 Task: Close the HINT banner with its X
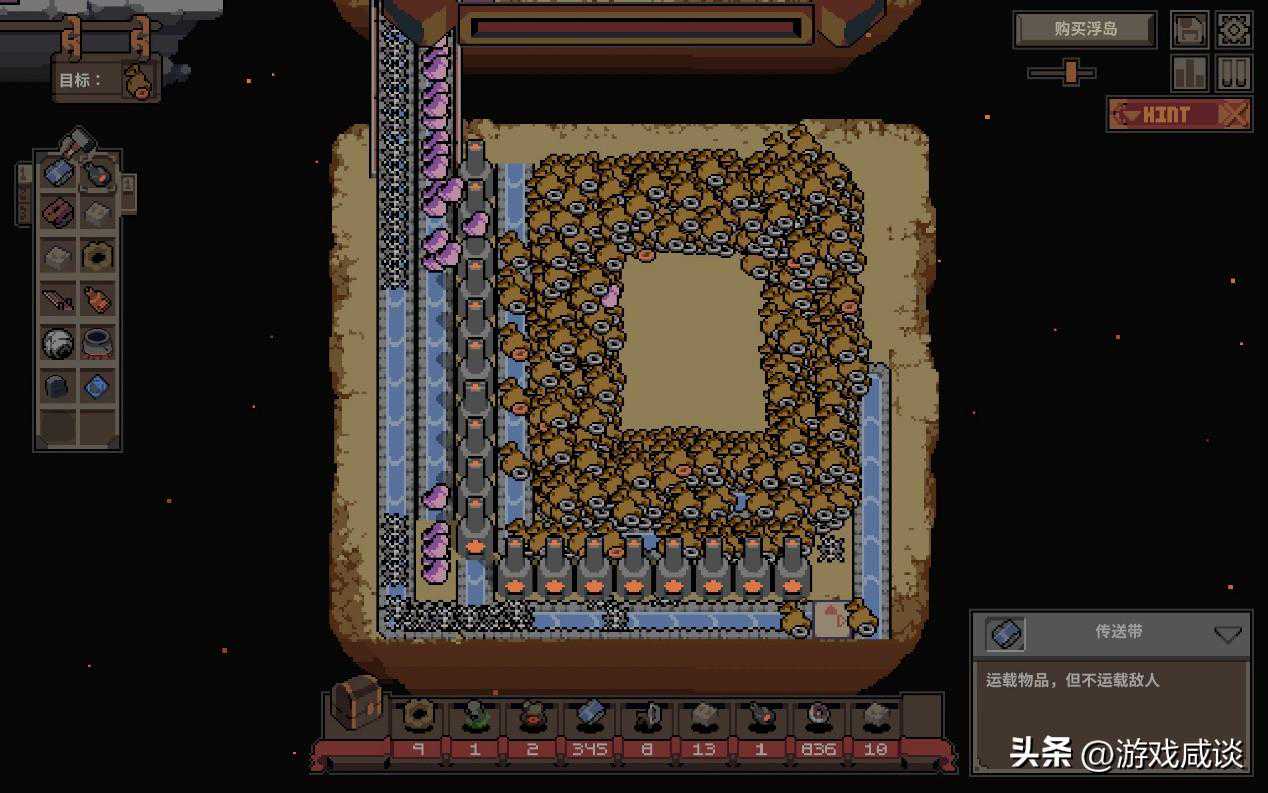tap(1235, 114)
